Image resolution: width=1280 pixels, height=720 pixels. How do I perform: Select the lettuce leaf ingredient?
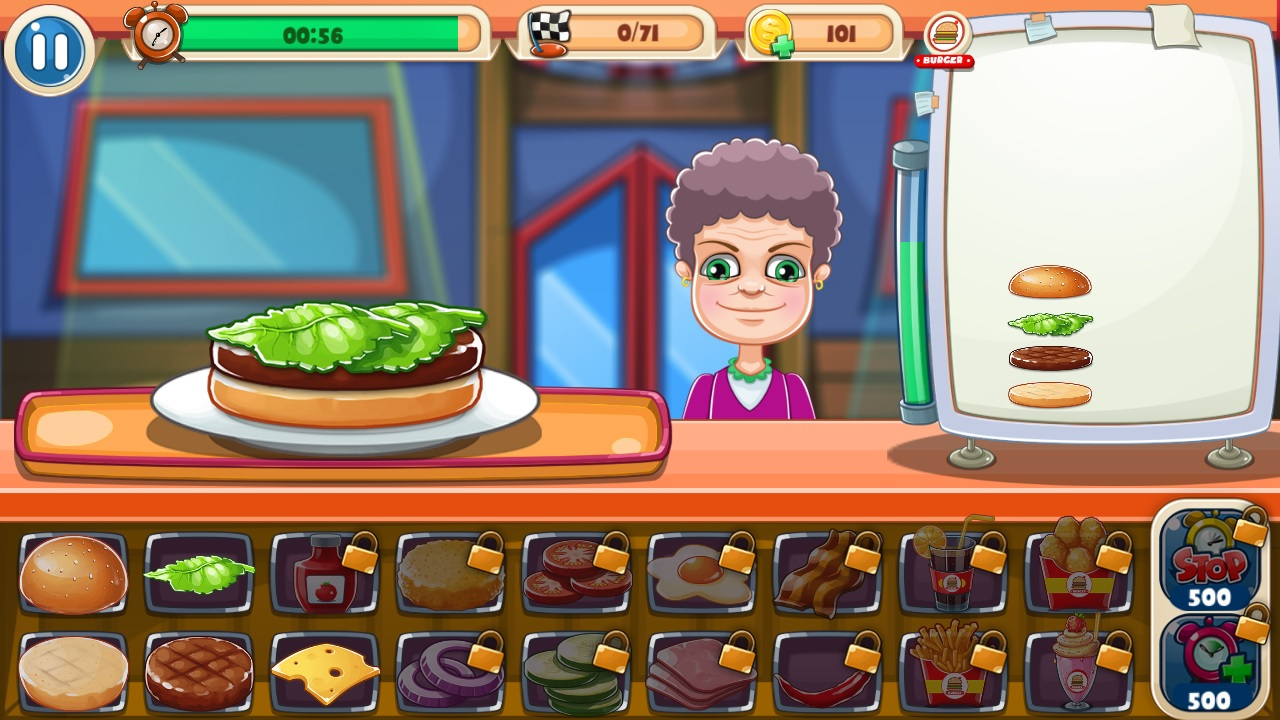click(x=198, y=575)
